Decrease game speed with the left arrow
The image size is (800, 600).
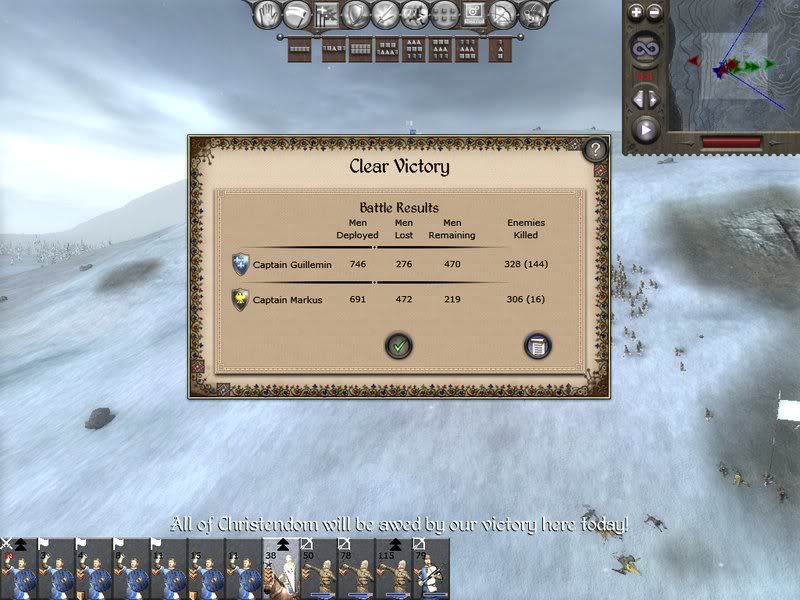637,98
